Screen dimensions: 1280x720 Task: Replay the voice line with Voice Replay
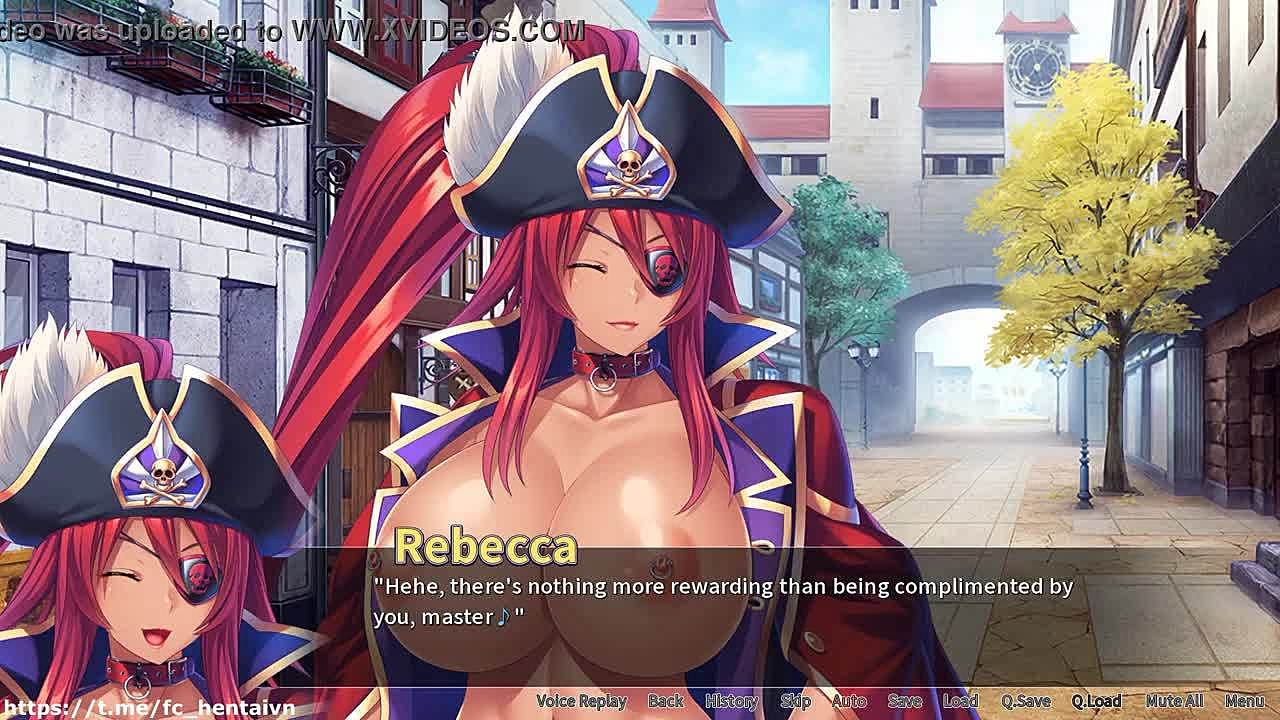pyautogui.click(x=581, y=701)
